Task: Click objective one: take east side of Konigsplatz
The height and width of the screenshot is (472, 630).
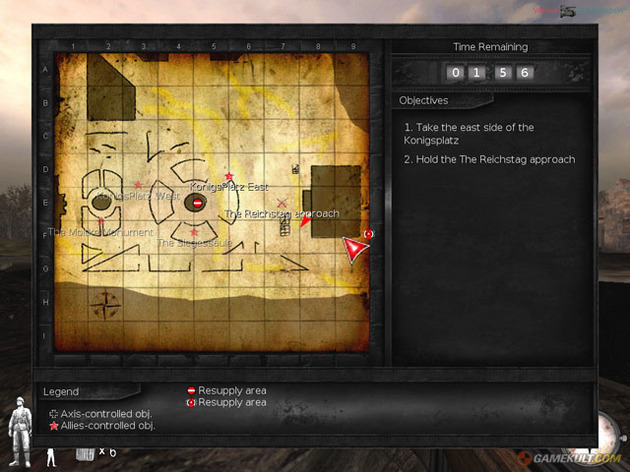Action: (469, 134)
